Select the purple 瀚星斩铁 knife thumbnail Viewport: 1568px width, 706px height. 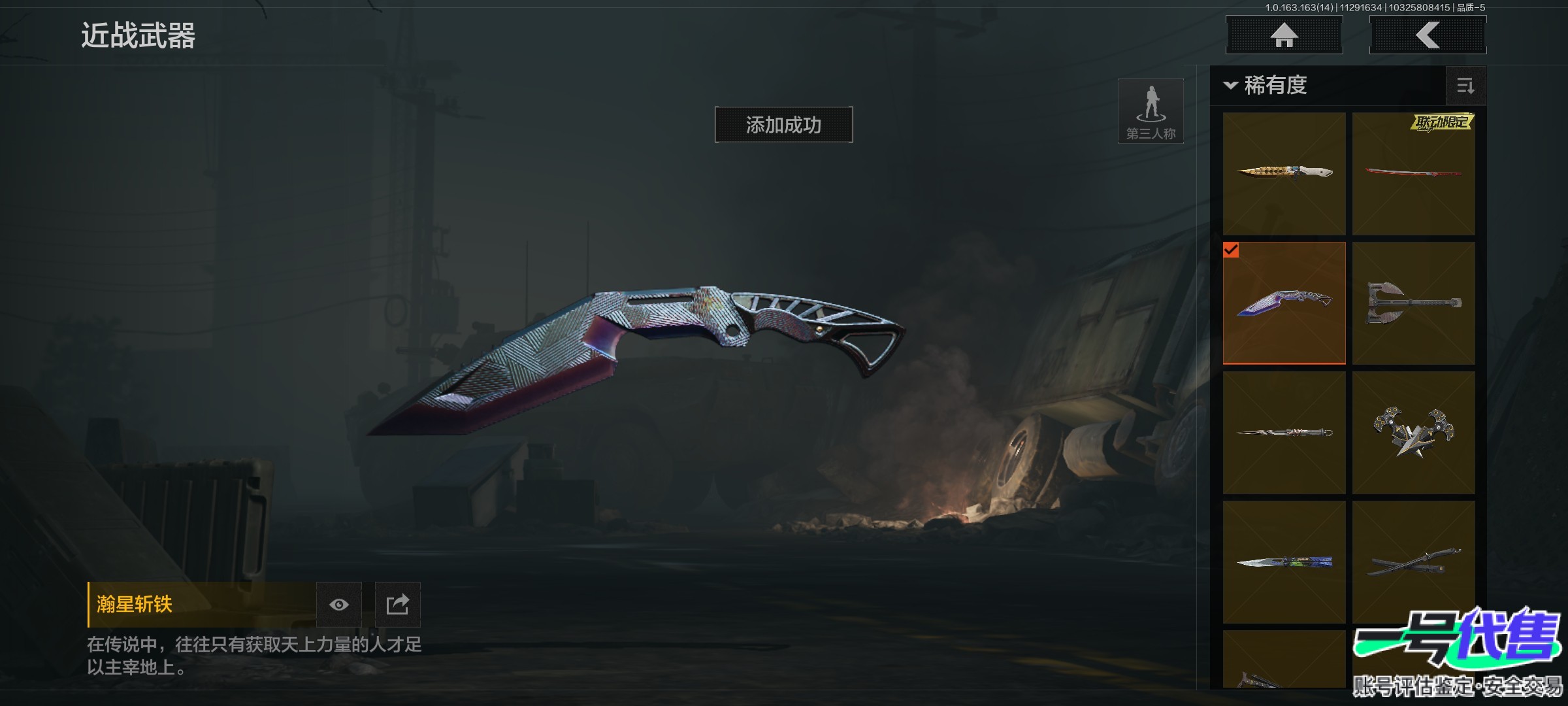pos(1284,303)
